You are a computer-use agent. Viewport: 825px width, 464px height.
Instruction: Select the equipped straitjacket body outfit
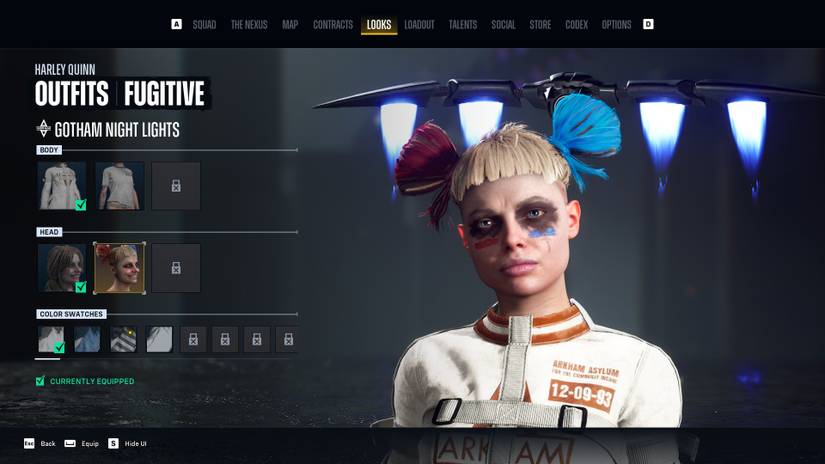coord(62,186)
